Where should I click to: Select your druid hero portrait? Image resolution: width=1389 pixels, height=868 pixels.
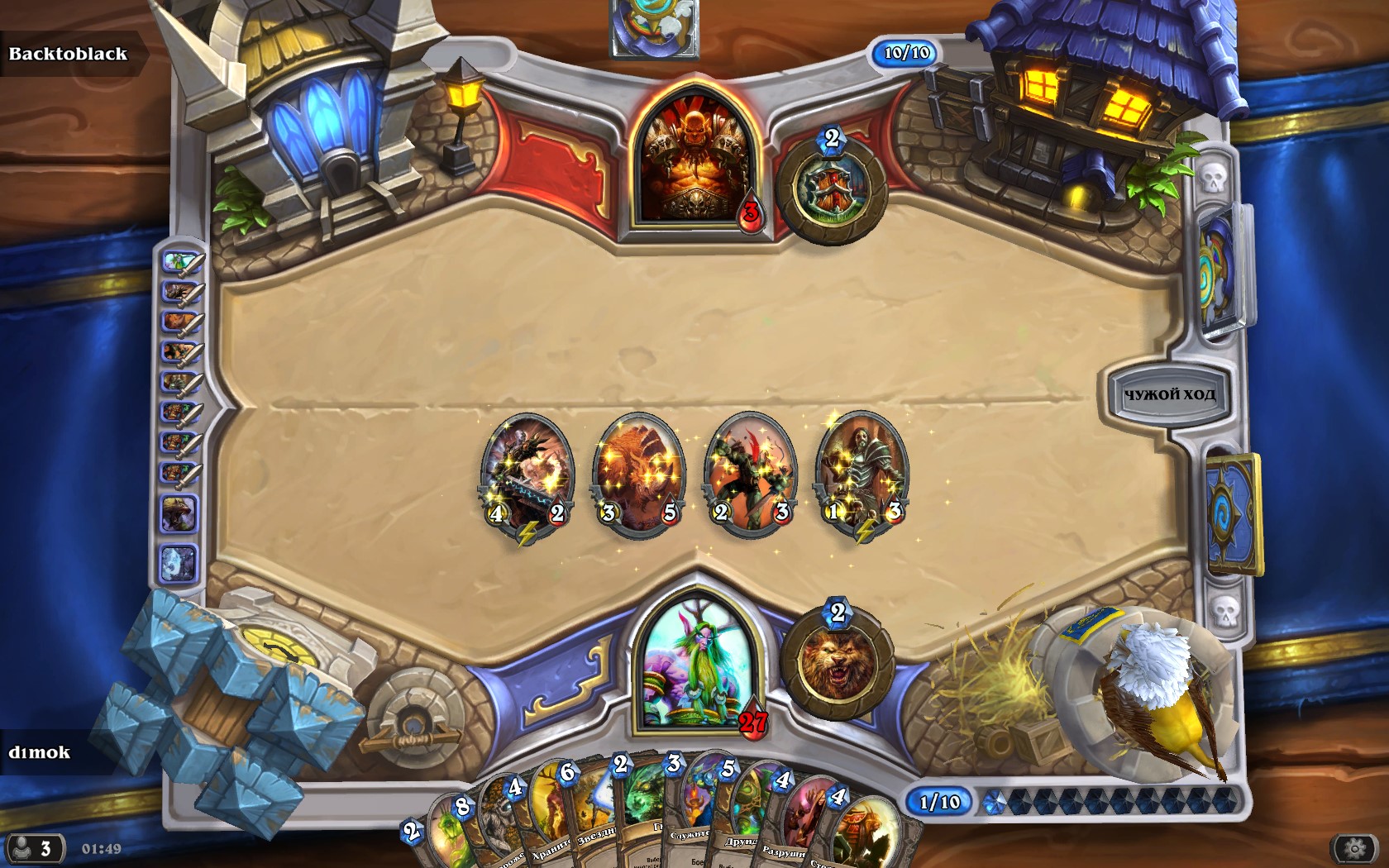pos(693,665)
